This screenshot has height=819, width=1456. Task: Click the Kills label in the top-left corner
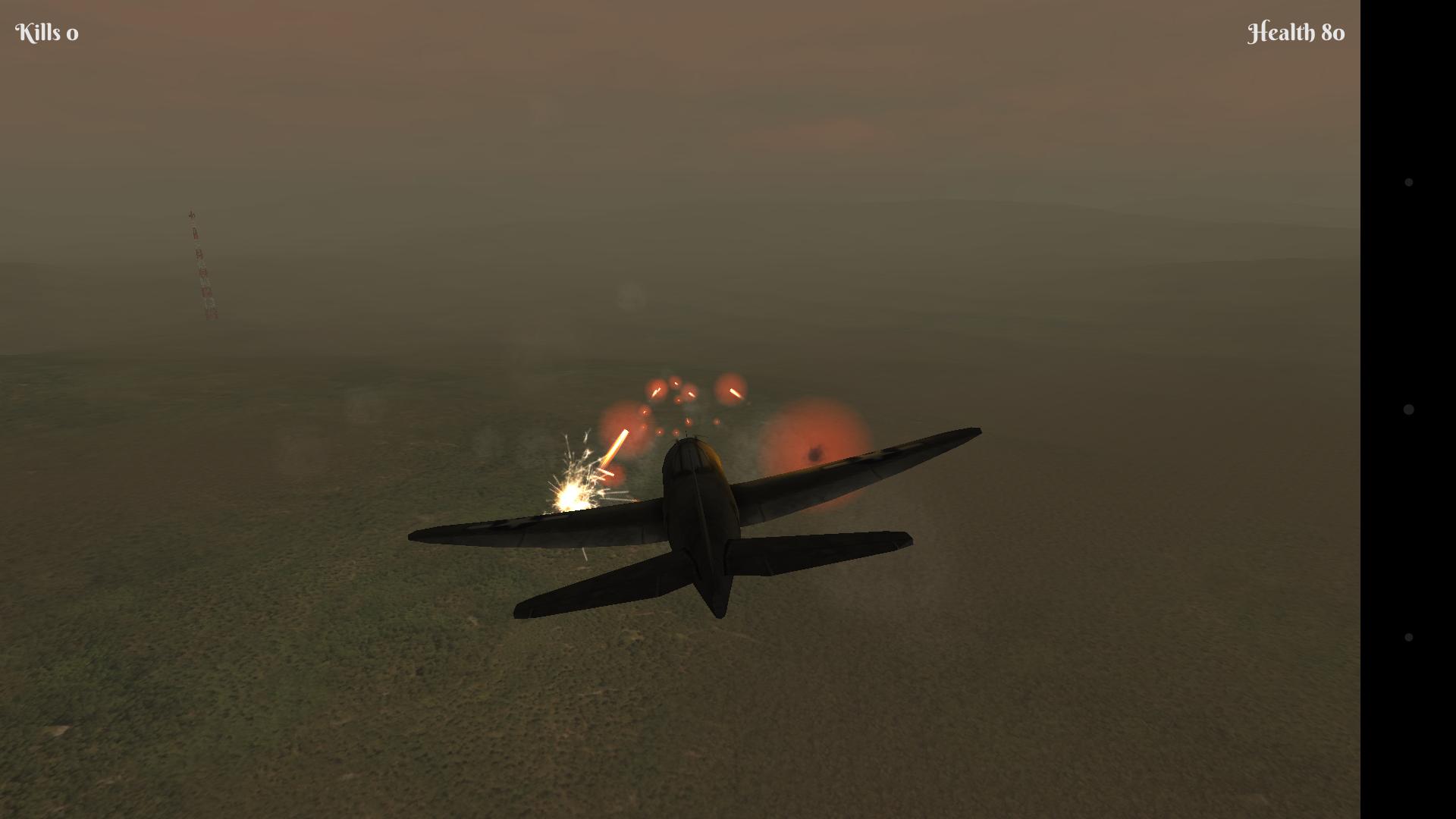(38, 32)
